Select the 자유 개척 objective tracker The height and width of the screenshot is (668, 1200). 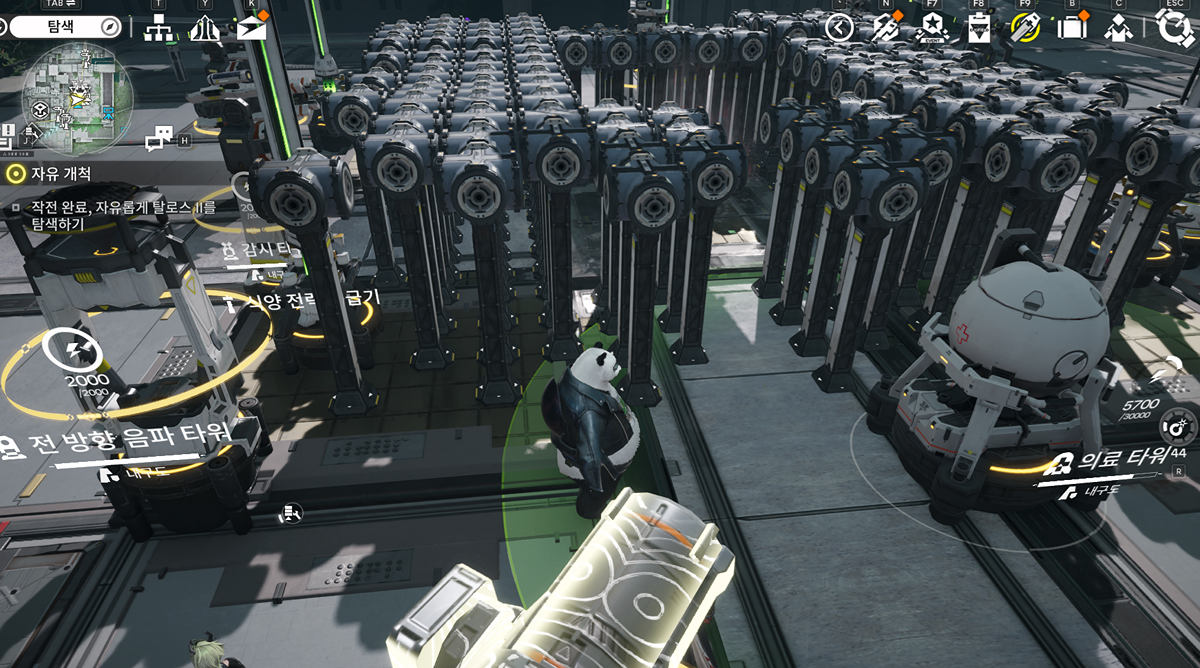pos(48,173)
